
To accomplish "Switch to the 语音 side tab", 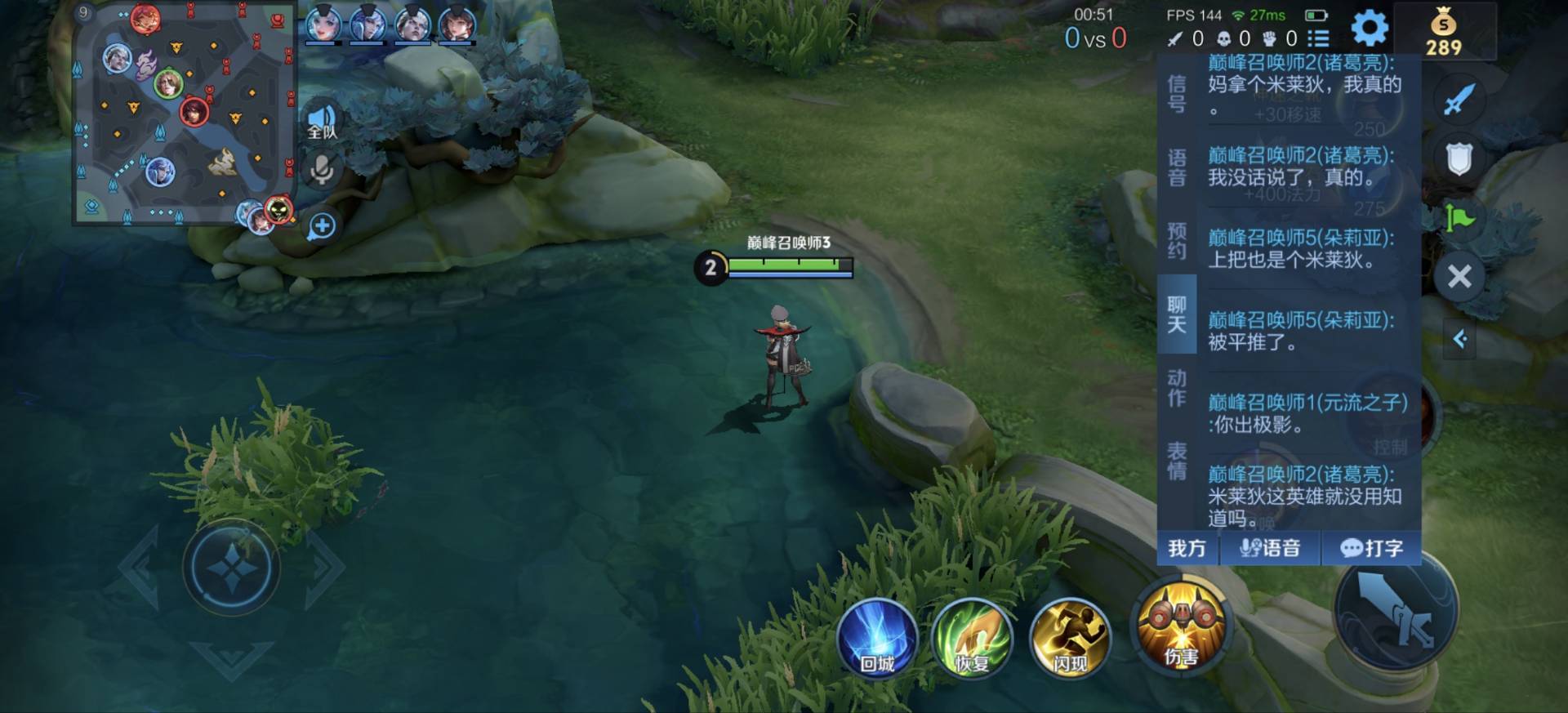I will 1177,167.
